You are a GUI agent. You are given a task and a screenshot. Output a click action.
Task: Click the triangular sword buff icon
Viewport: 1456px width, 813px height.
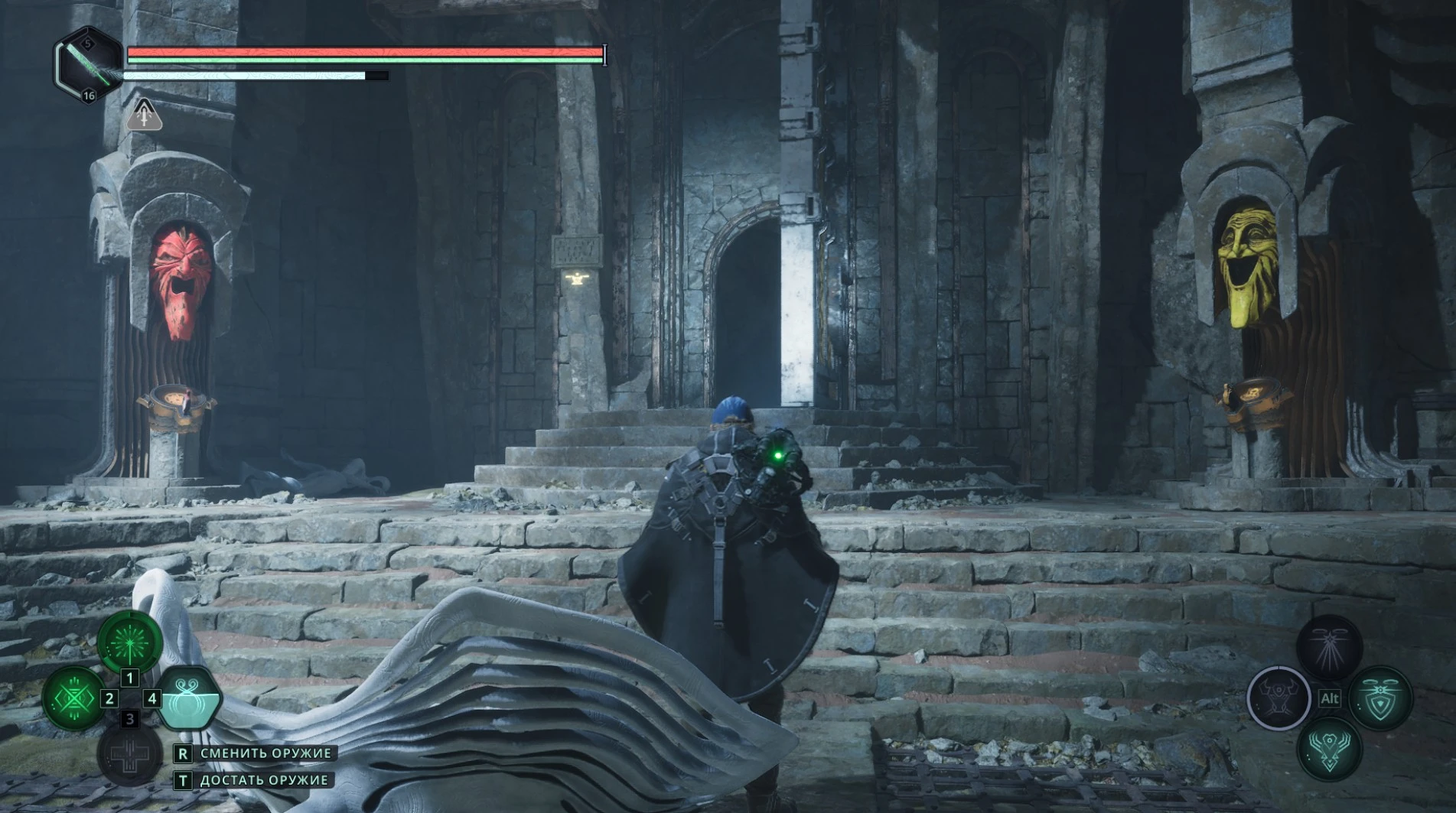pos(144,115)
